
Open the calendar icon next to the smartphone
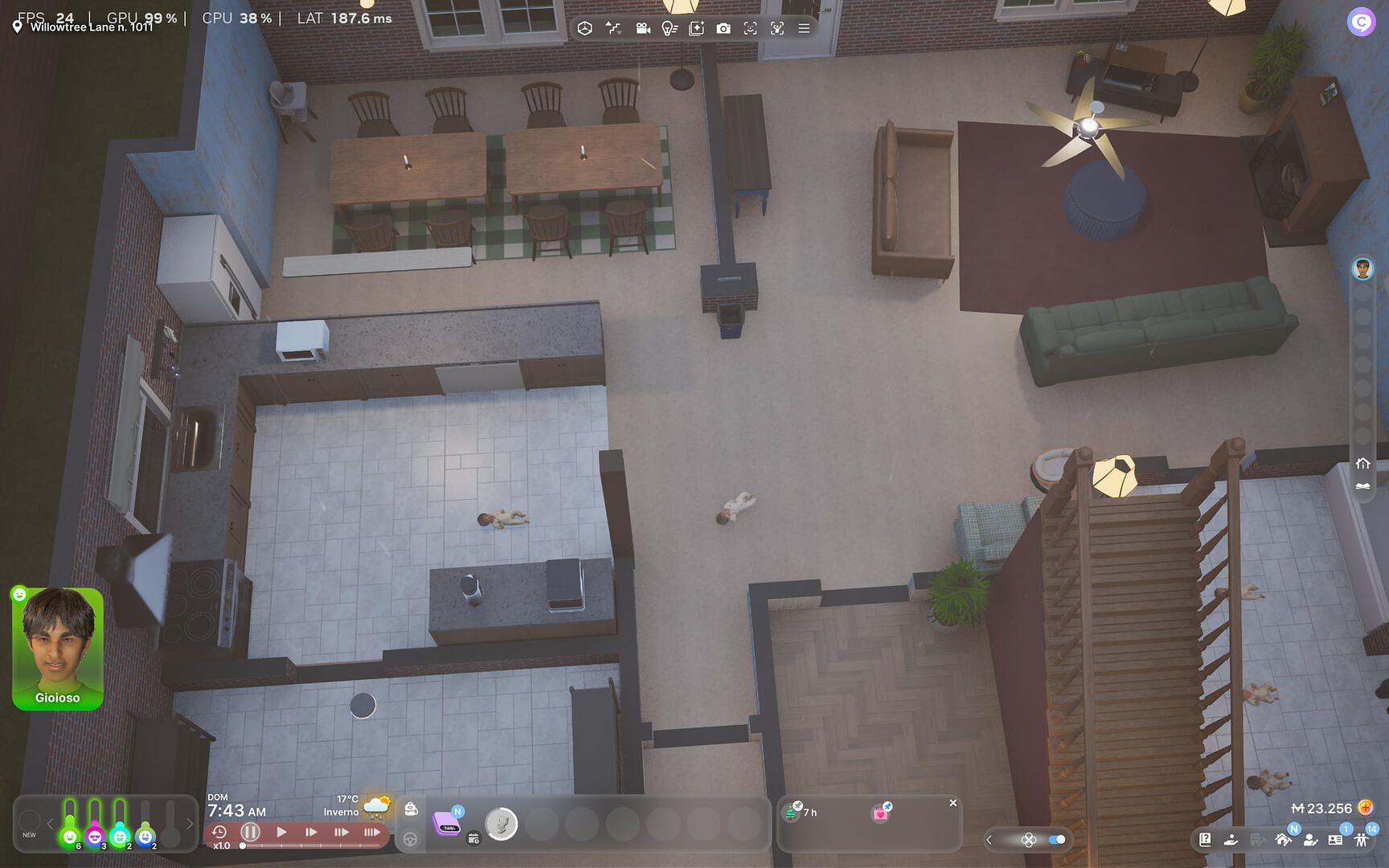tap(473, 839)
